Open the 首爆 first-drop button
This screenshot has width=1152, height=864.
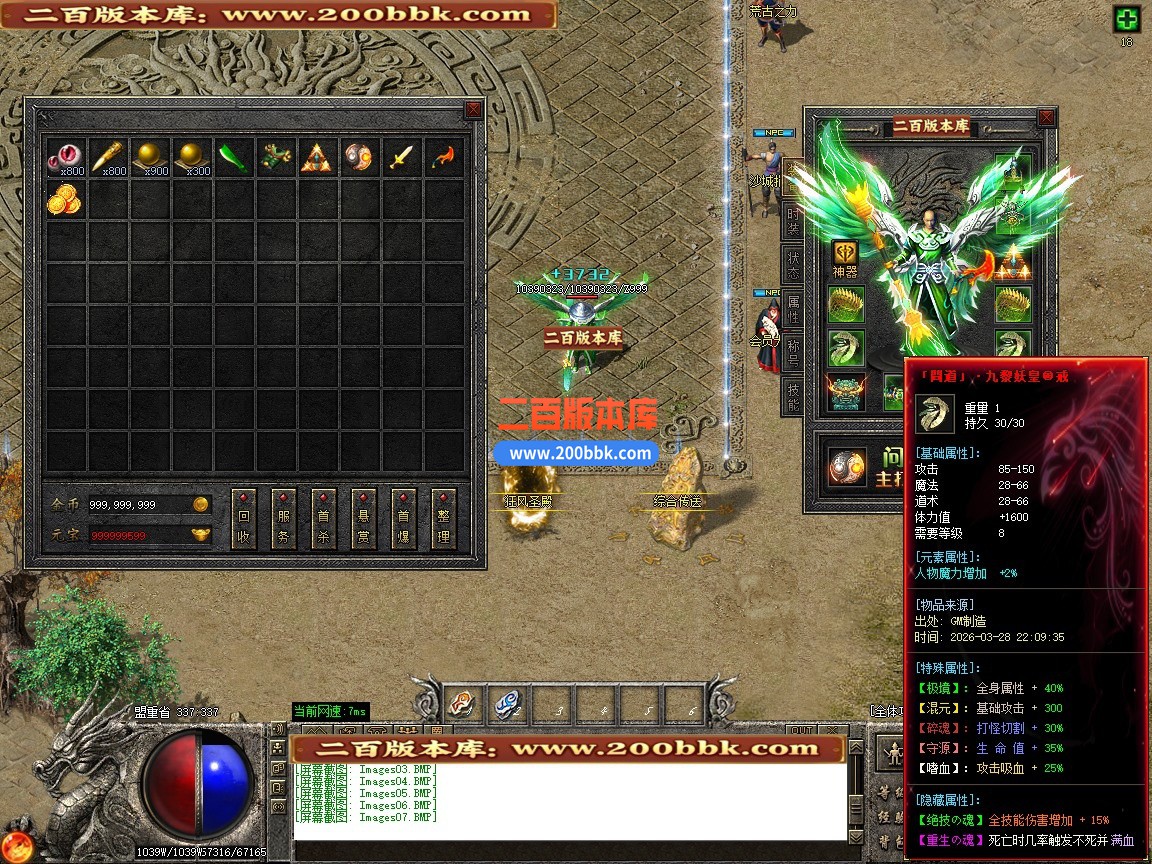[x=404, y=520]
